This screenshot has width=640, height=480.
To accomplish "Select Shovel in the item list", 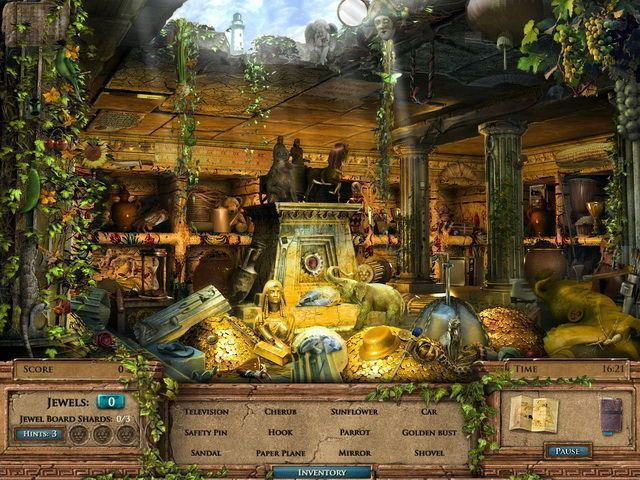I will point(429,453).
